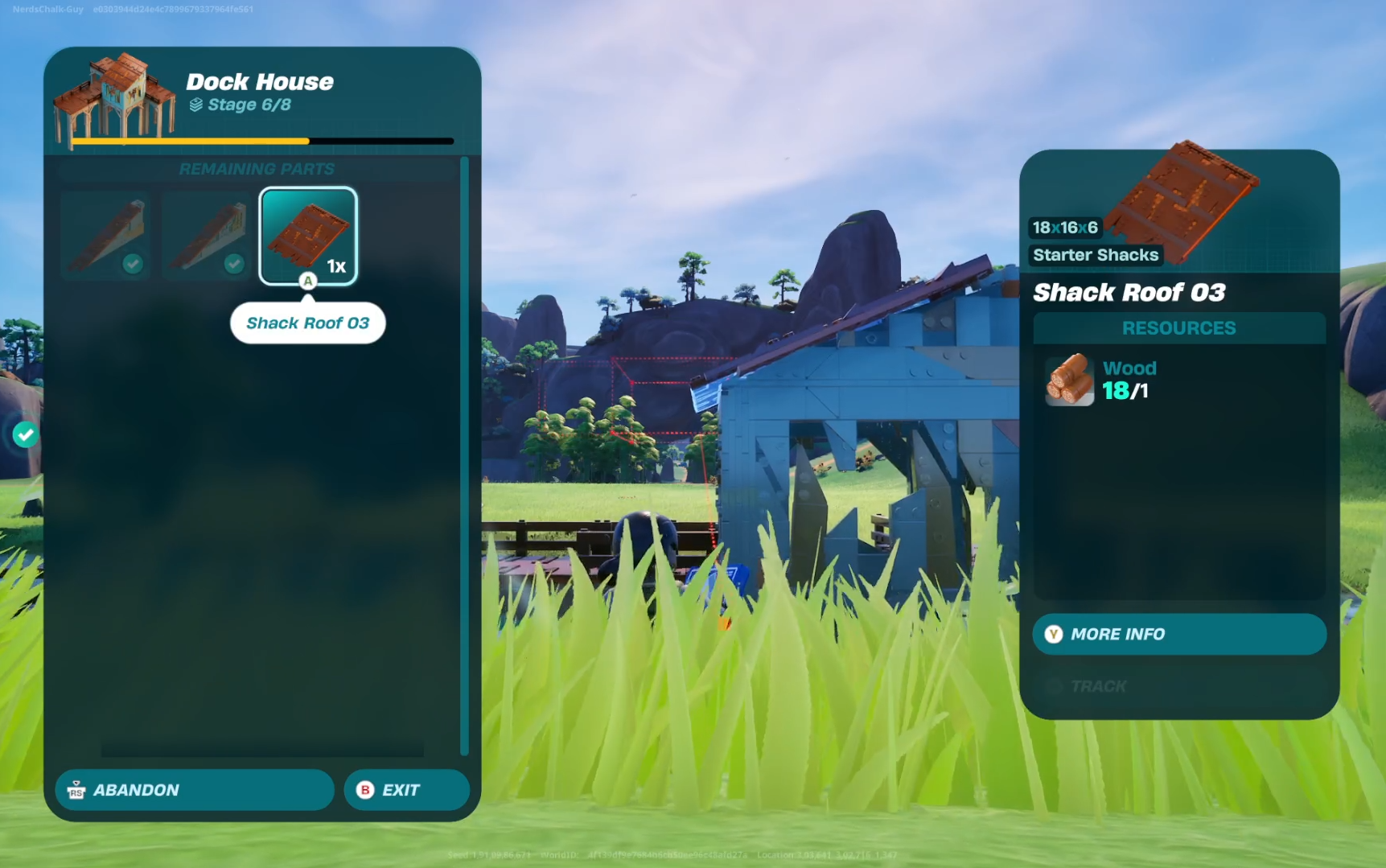Exit the build menu
The height and width of the screenshot is (868, 1386).
(x=406, y=790)
